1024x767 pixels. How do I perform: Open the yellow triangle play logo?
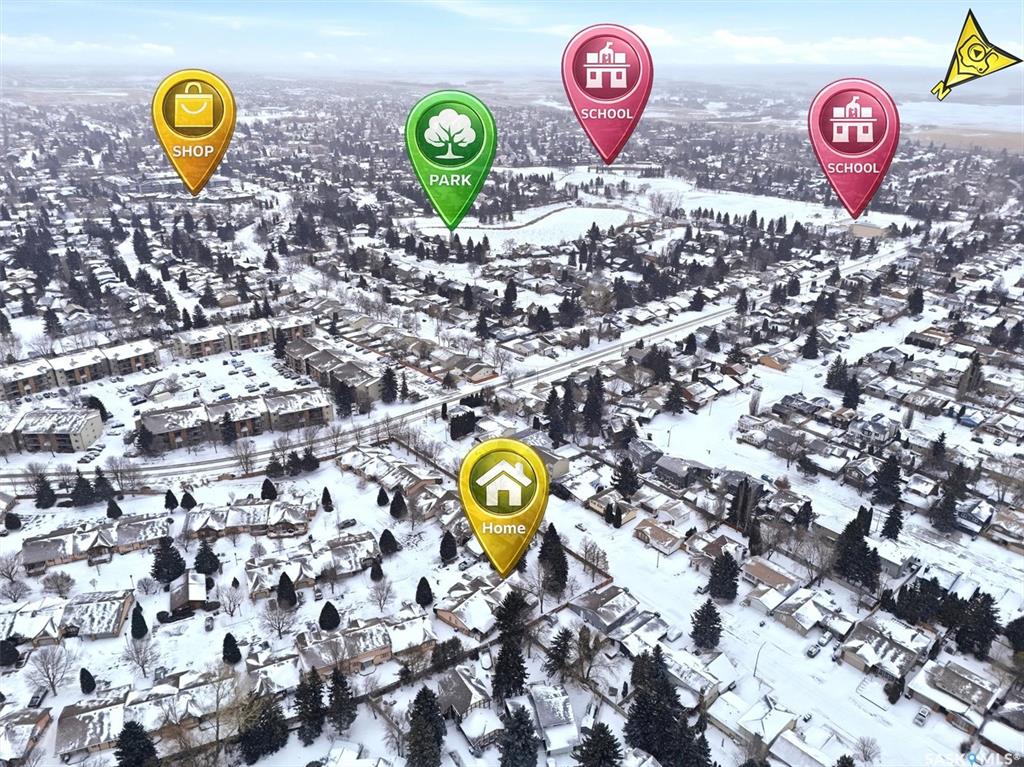[x=973, y=54]
